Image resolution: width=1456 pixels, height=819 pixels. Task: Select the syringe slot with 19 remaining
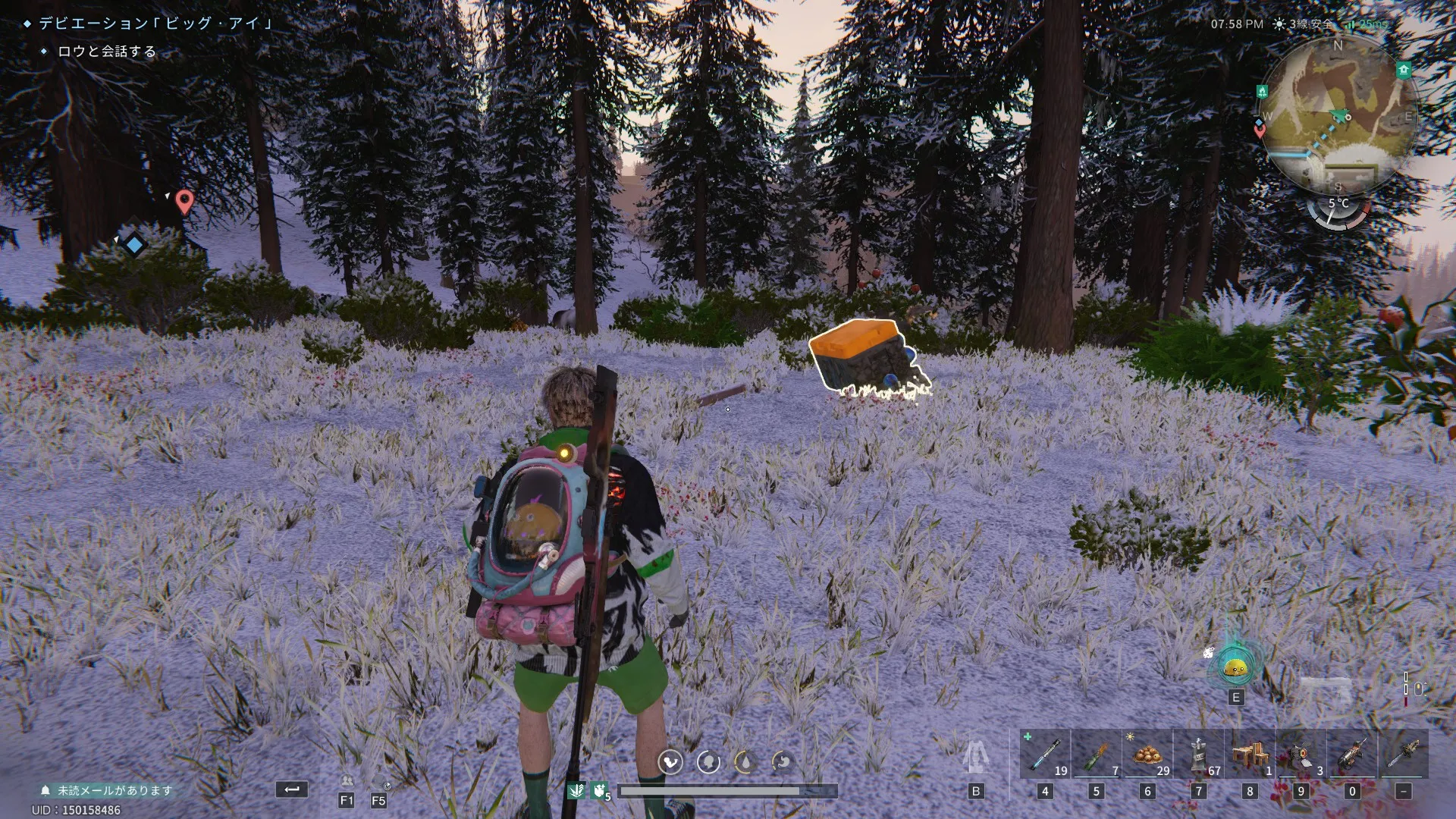coord(1044,754)
